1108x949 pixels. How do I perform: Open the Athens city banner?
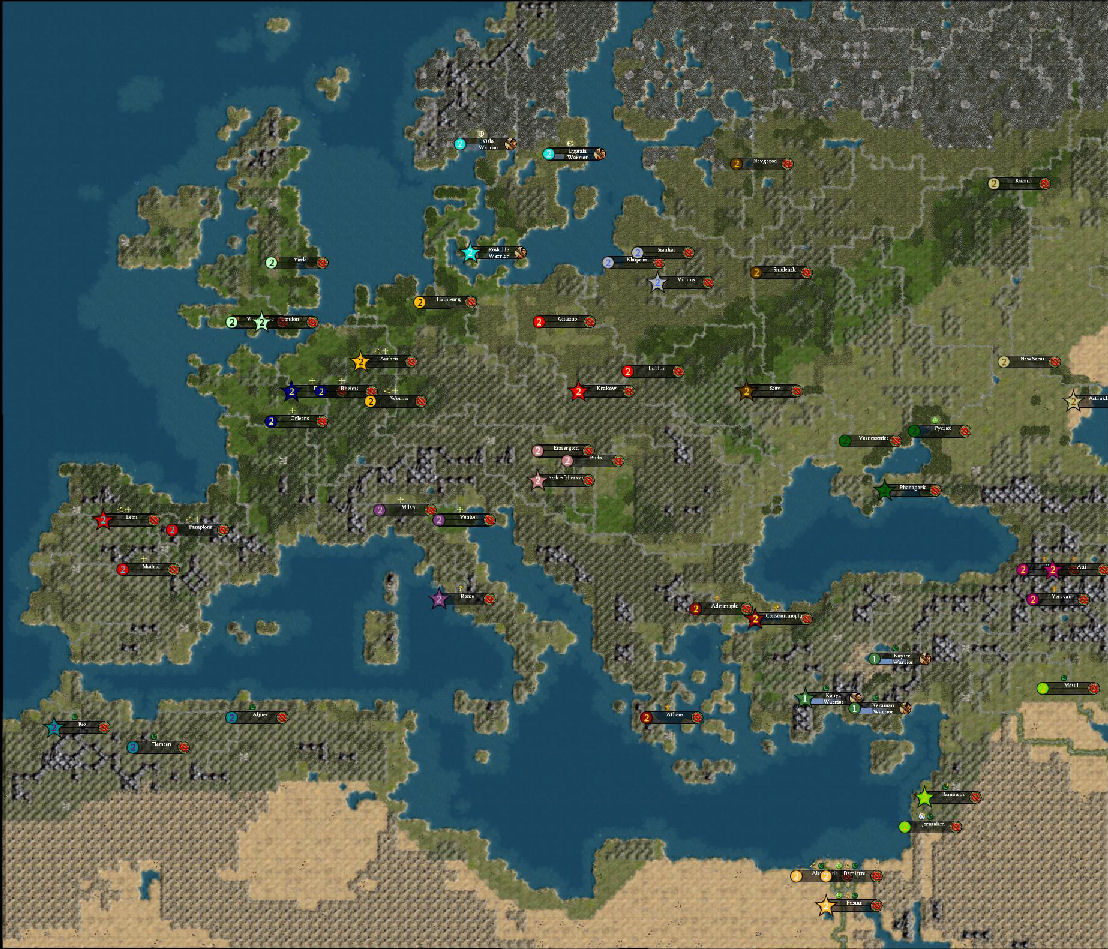(x=673, y=717)
